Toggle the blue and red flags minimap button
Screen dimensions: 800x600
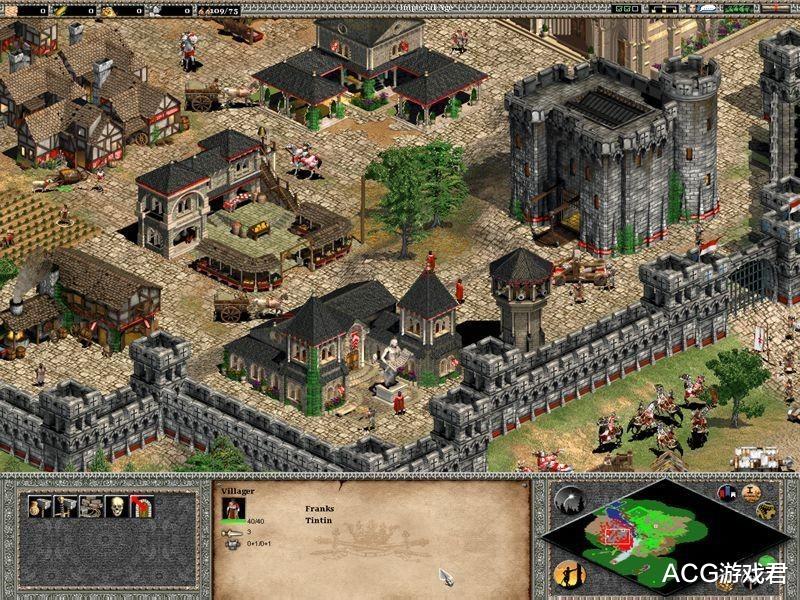tap(727, 494)
